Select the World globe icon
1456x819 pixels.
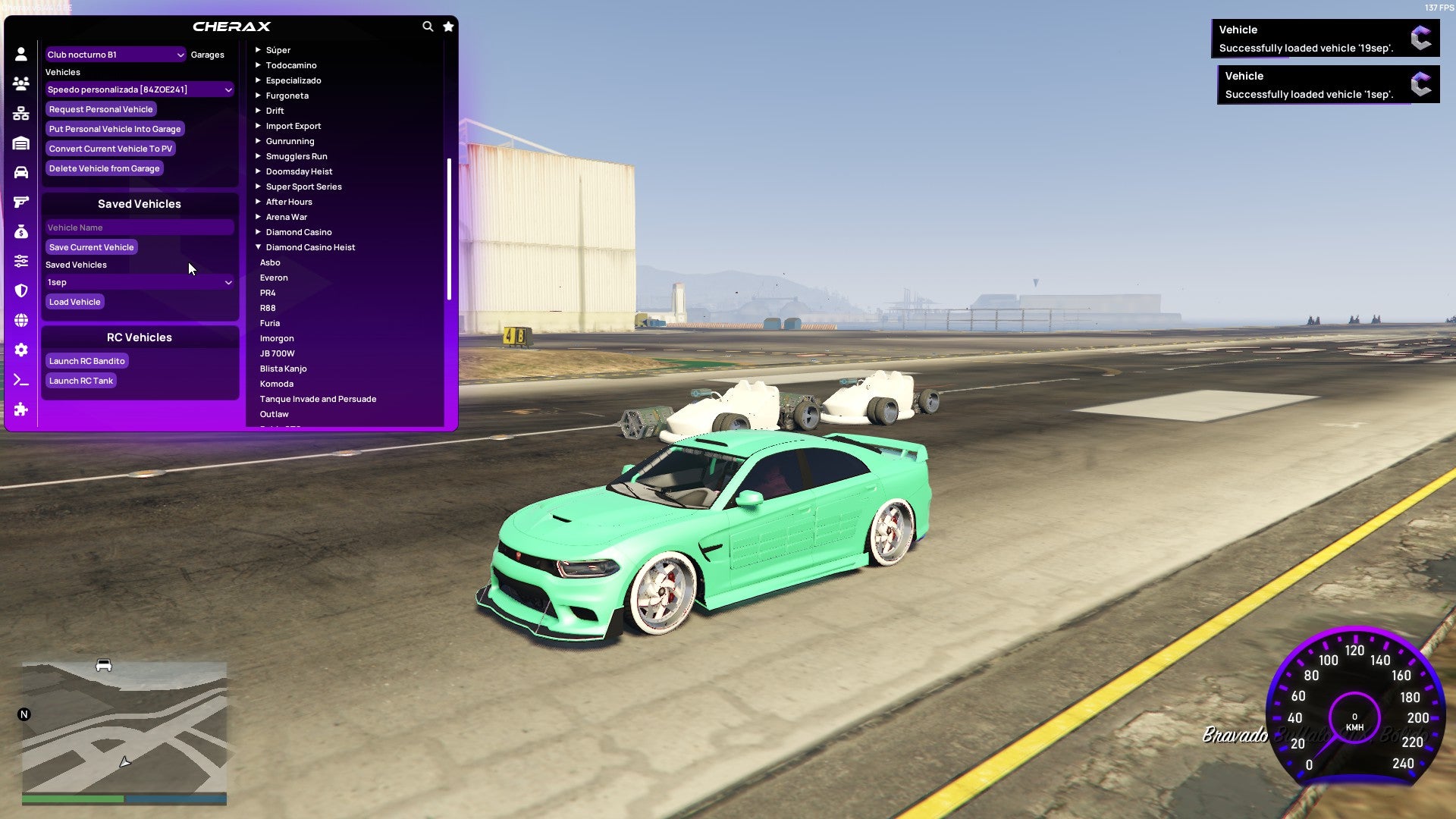click(x=20, y=320)
